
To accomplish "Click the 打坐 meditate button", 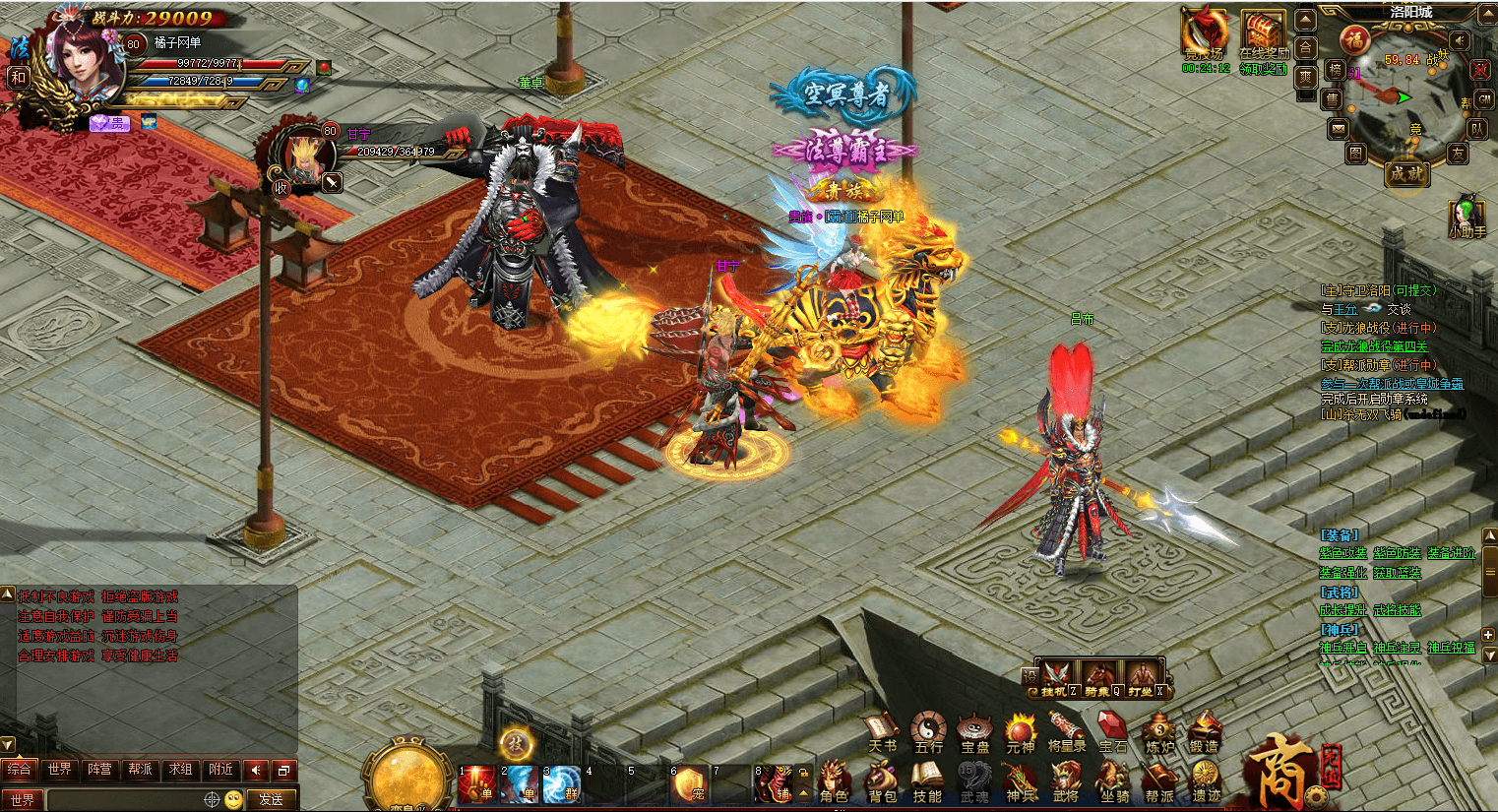I will click(1142, 677).
